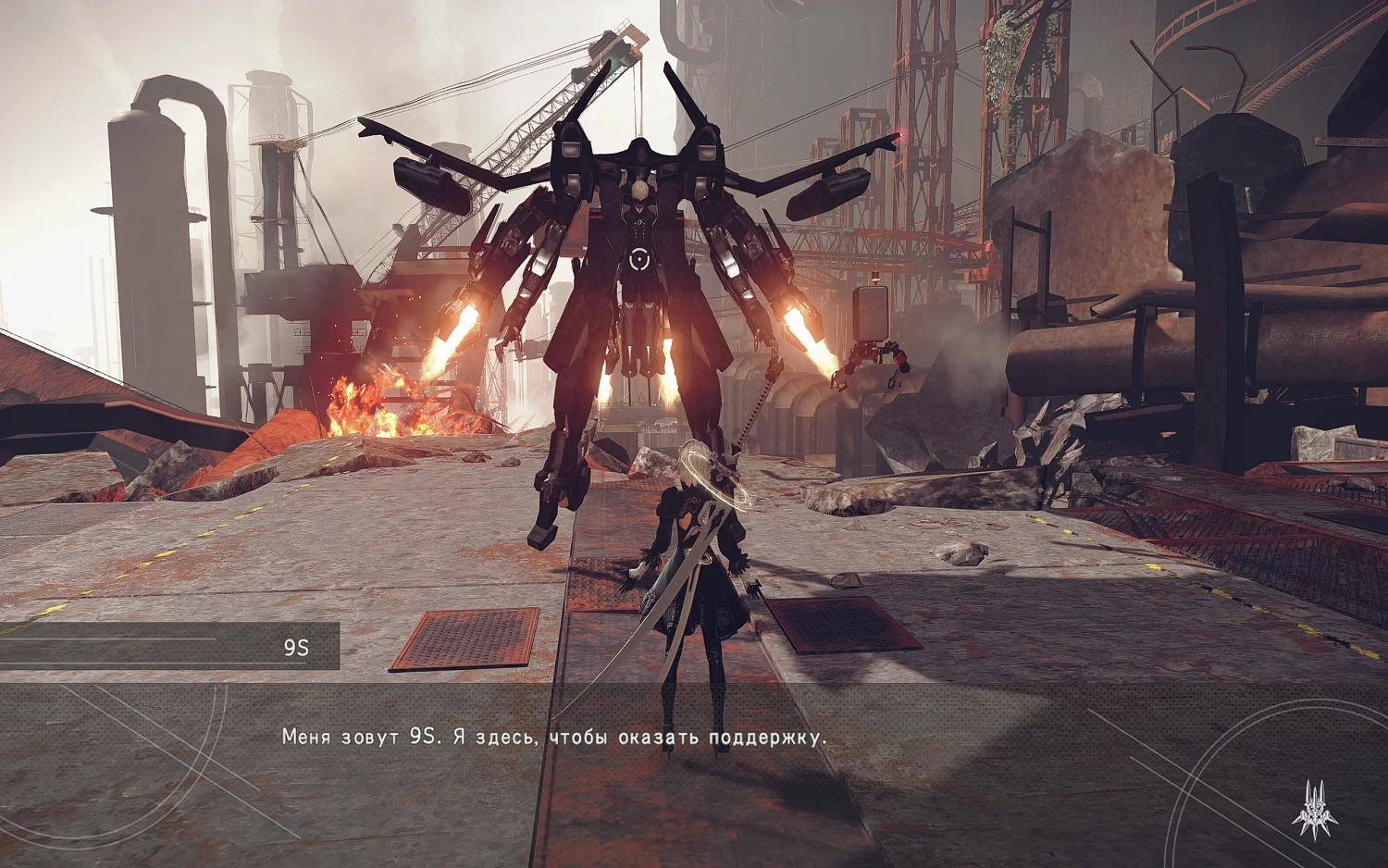
Task: Click the red light atop the distant crane
Action: [x=899, y=133]
